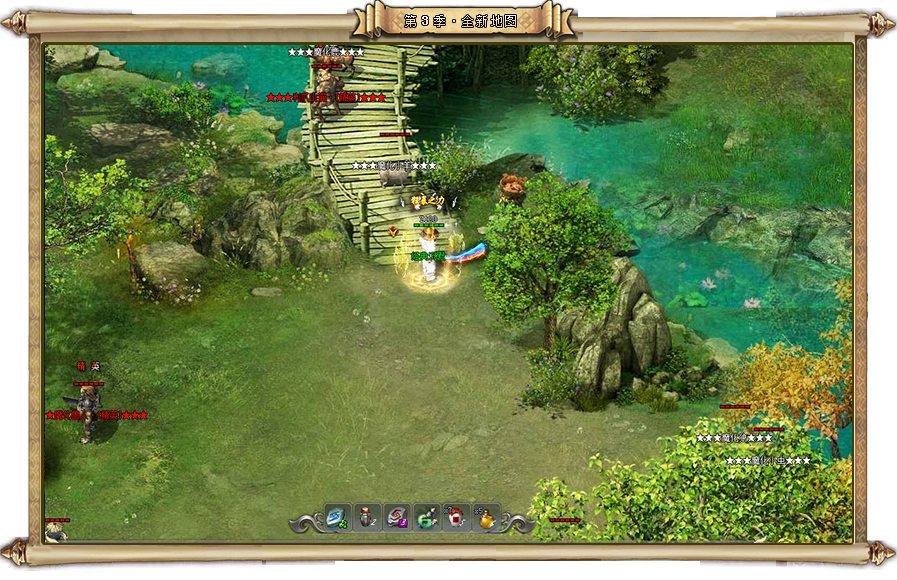Use the green orb hotbar item
The image size is (897, 580).
[x=427, y=517]
